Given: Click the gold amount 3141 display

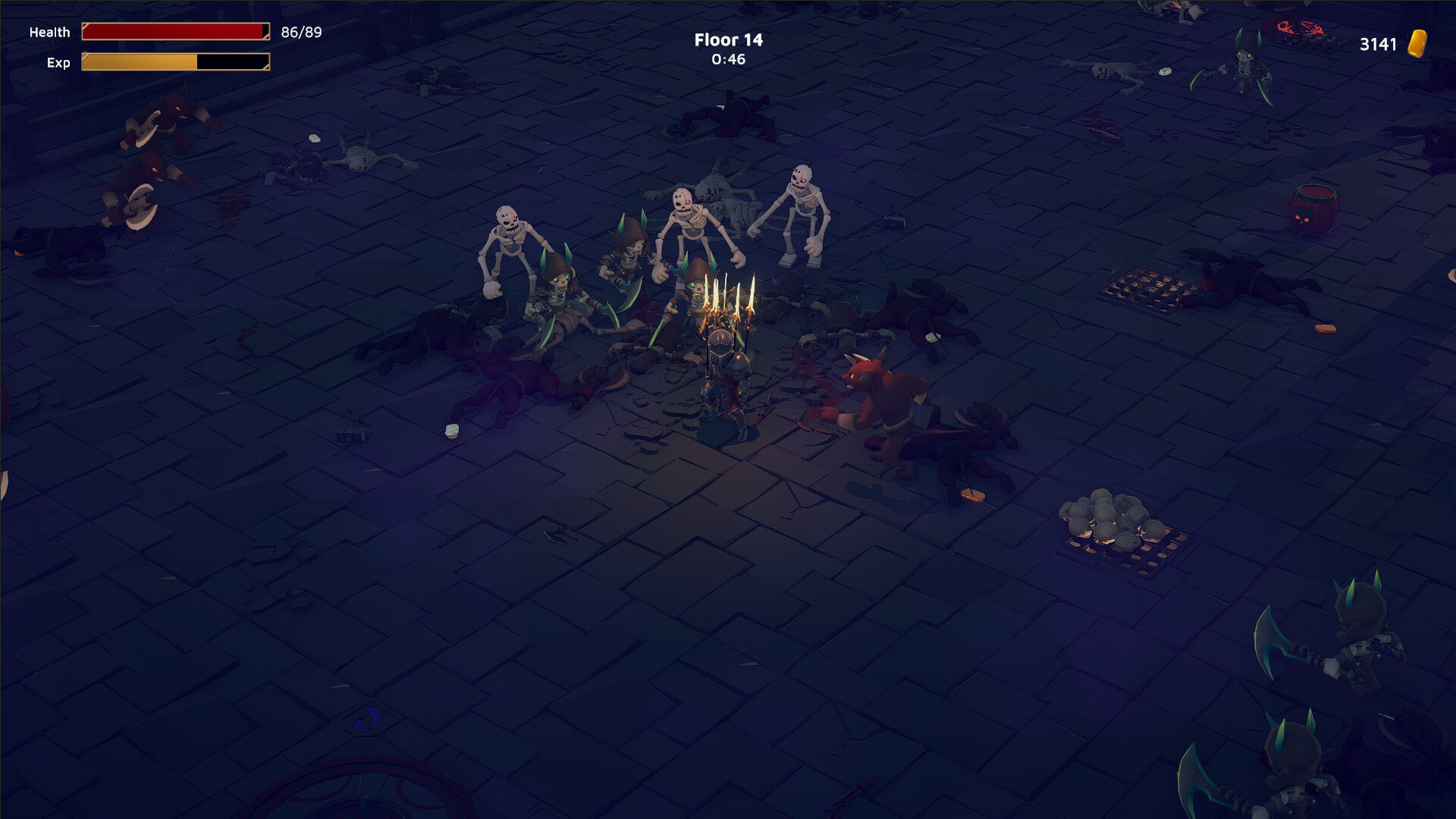Looking at the screenshot, I should 1379,45.
